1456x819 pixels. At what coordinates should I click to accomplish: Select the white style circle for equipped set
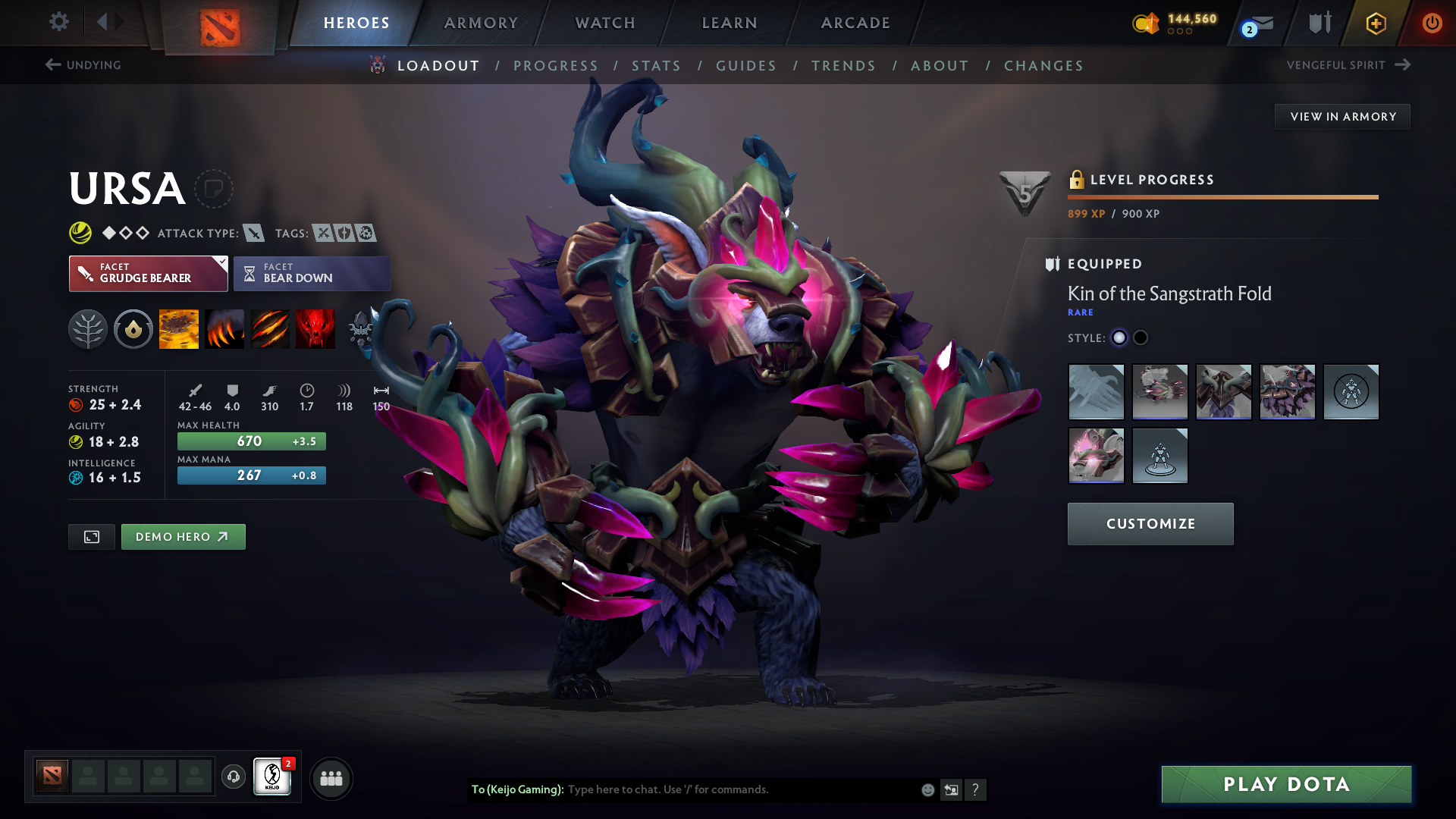tap(1119, 337)
